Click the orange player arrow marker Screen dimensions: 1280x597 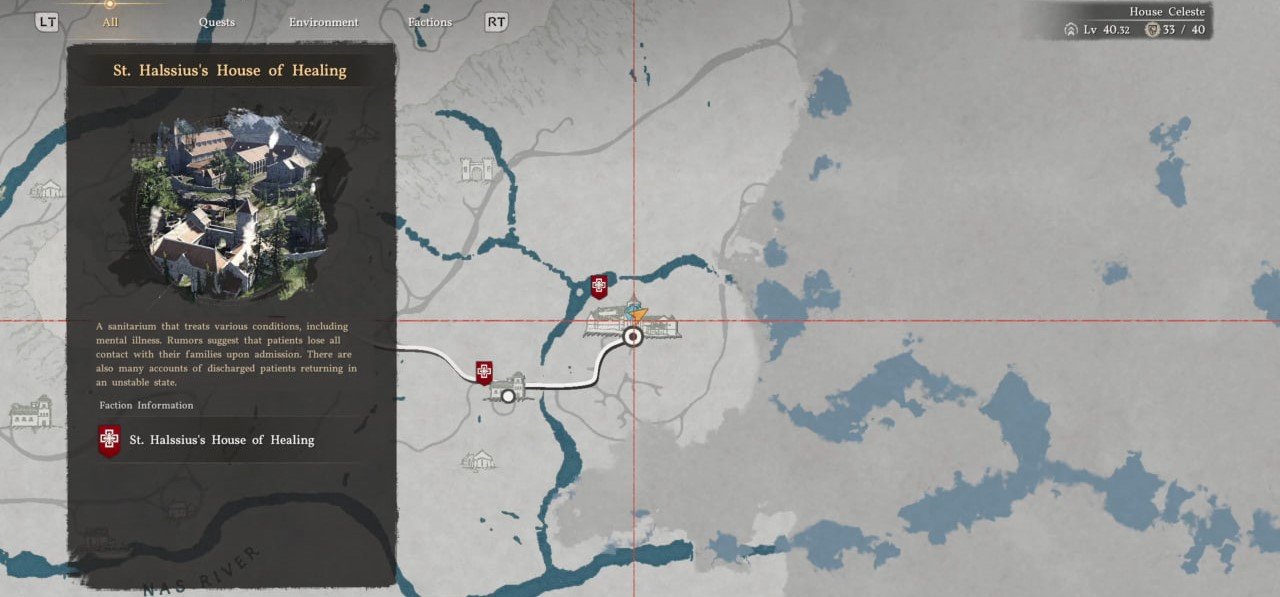pyautogui.click(x=639, y=313)
